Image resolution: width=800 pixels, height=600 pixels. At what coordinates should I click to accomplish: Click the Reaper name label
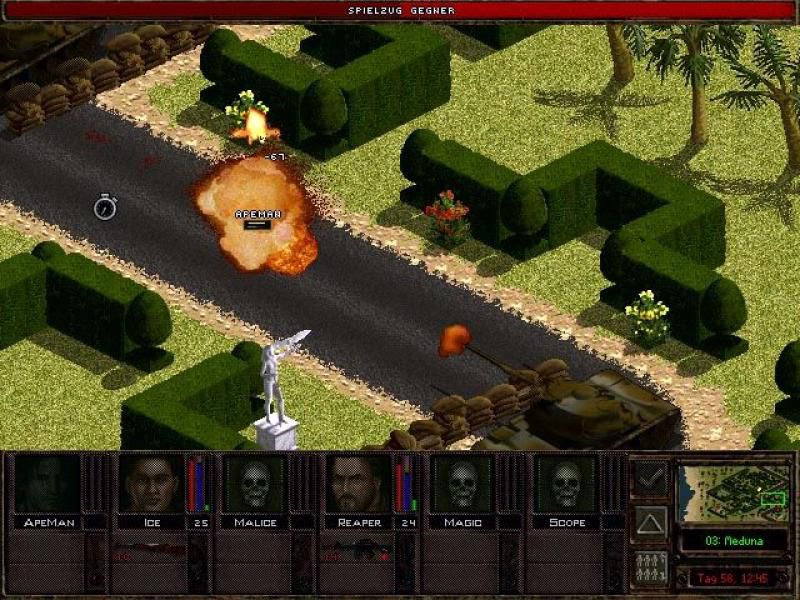[x=358, y=522]
